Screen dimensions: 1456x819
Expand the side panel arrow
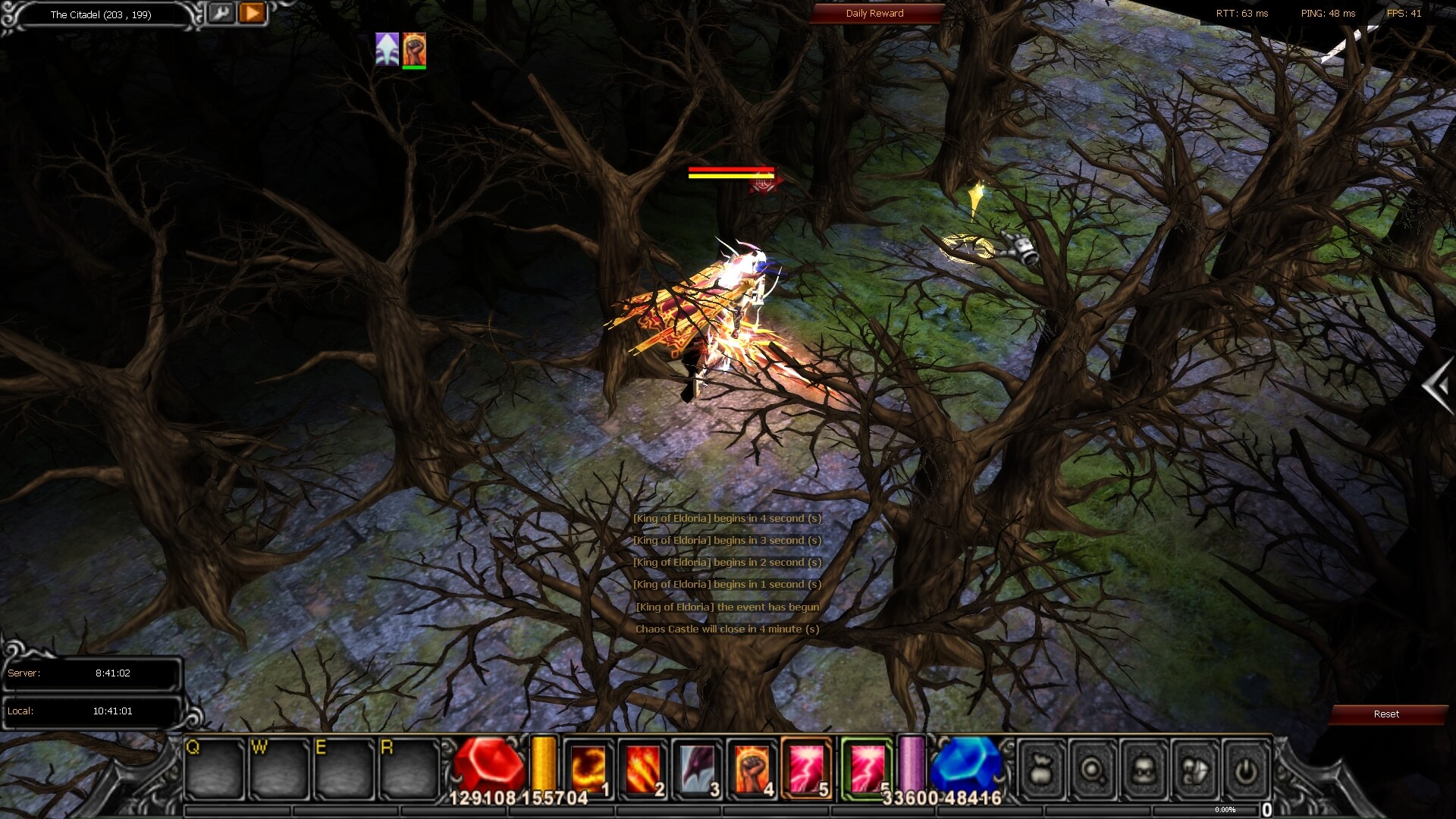pos(1436,387)
